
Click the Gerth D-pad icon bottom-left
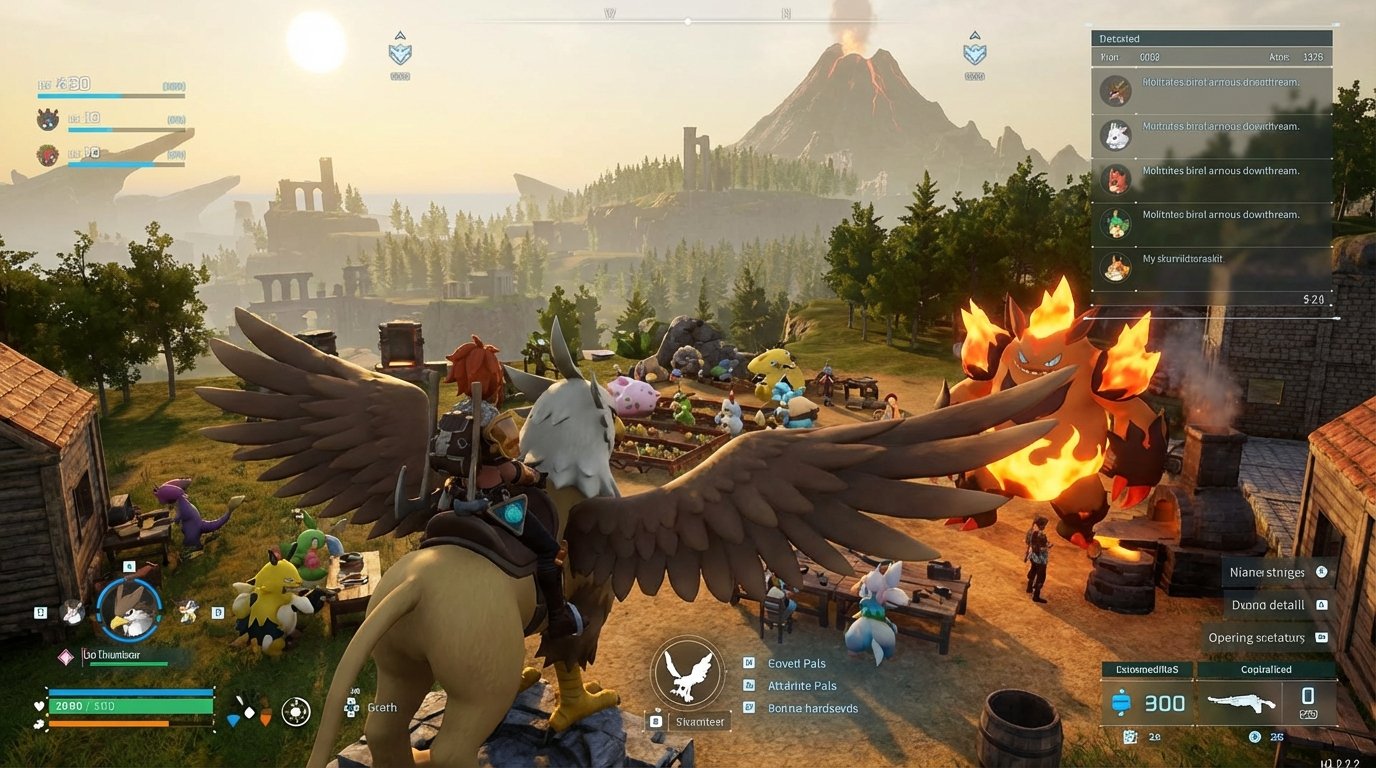(x=351, y=707)
